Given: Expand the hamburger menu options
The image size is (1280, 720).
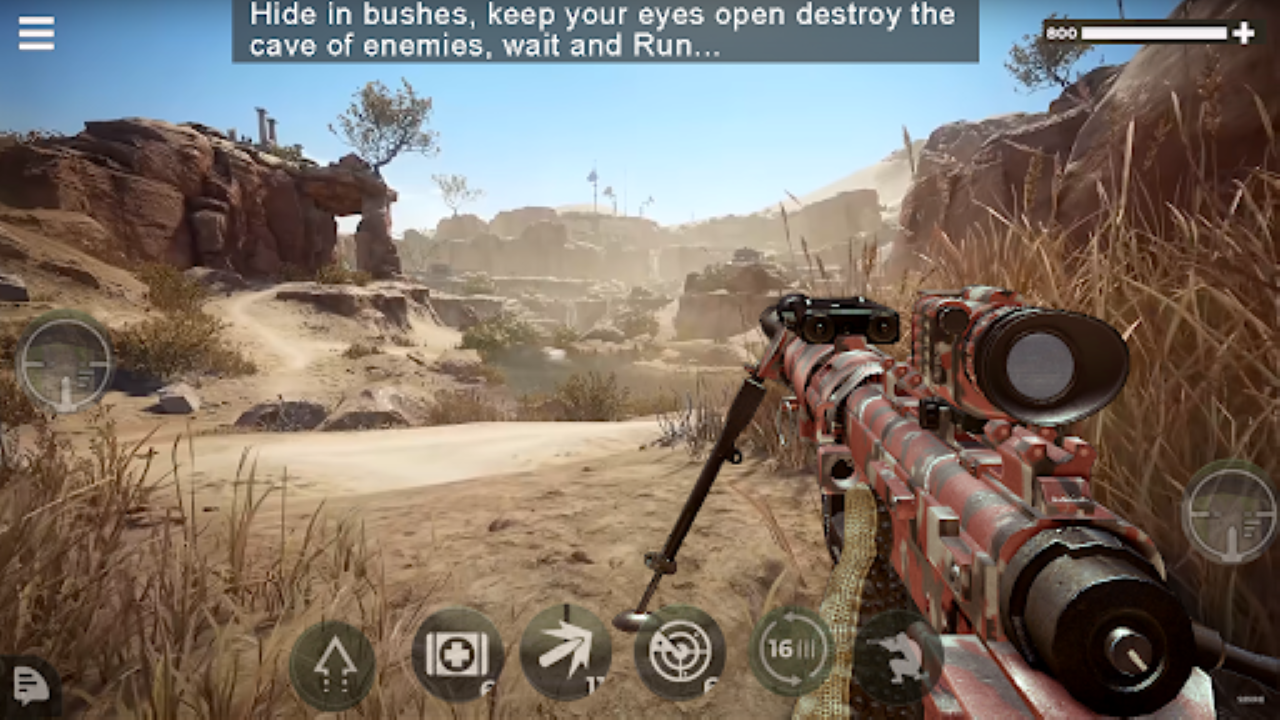Looking at the screenshot, I should [36, 32].
